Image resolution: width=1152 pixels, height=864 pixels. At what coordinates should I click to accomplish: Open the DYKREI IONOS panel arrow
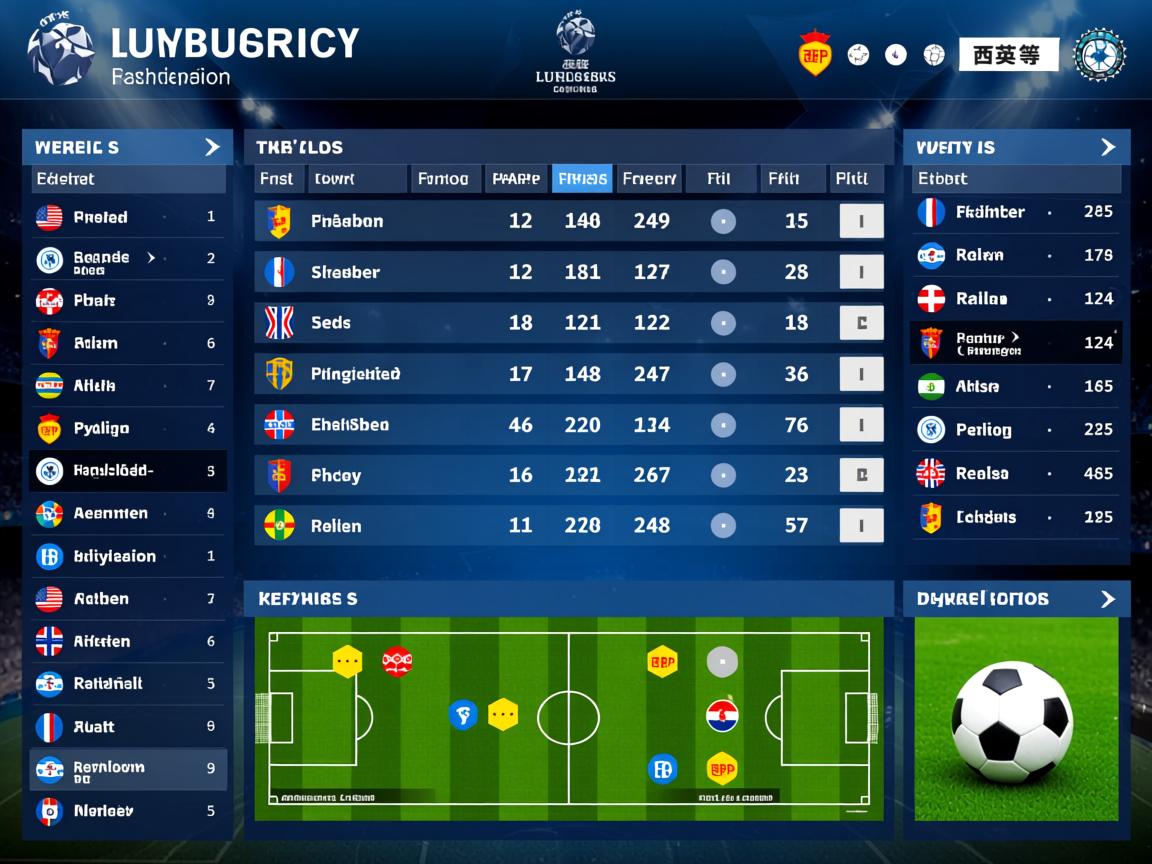pos(1107,599)
